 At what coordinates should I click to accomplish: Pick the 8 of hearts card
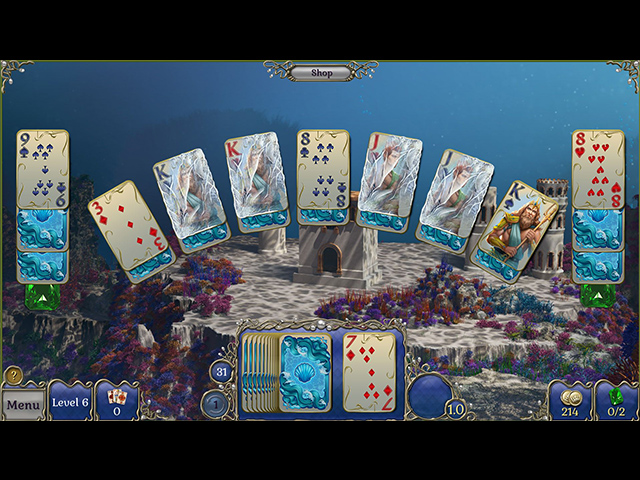(597, 168)
